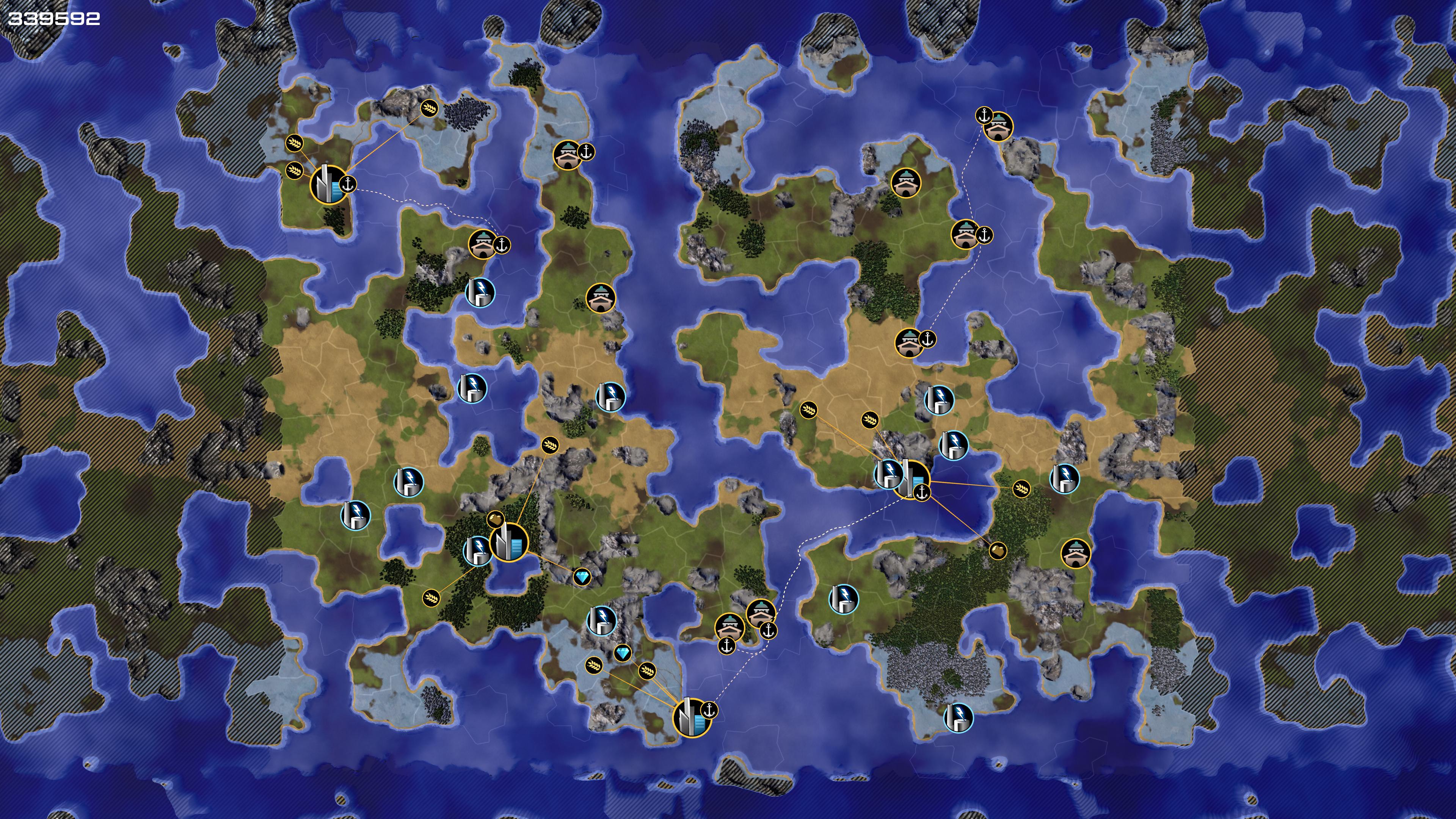Click the gold nugget icon touching a city marker
The image size is (1456, 819).
pyautogui.click(x=494, y=518)
